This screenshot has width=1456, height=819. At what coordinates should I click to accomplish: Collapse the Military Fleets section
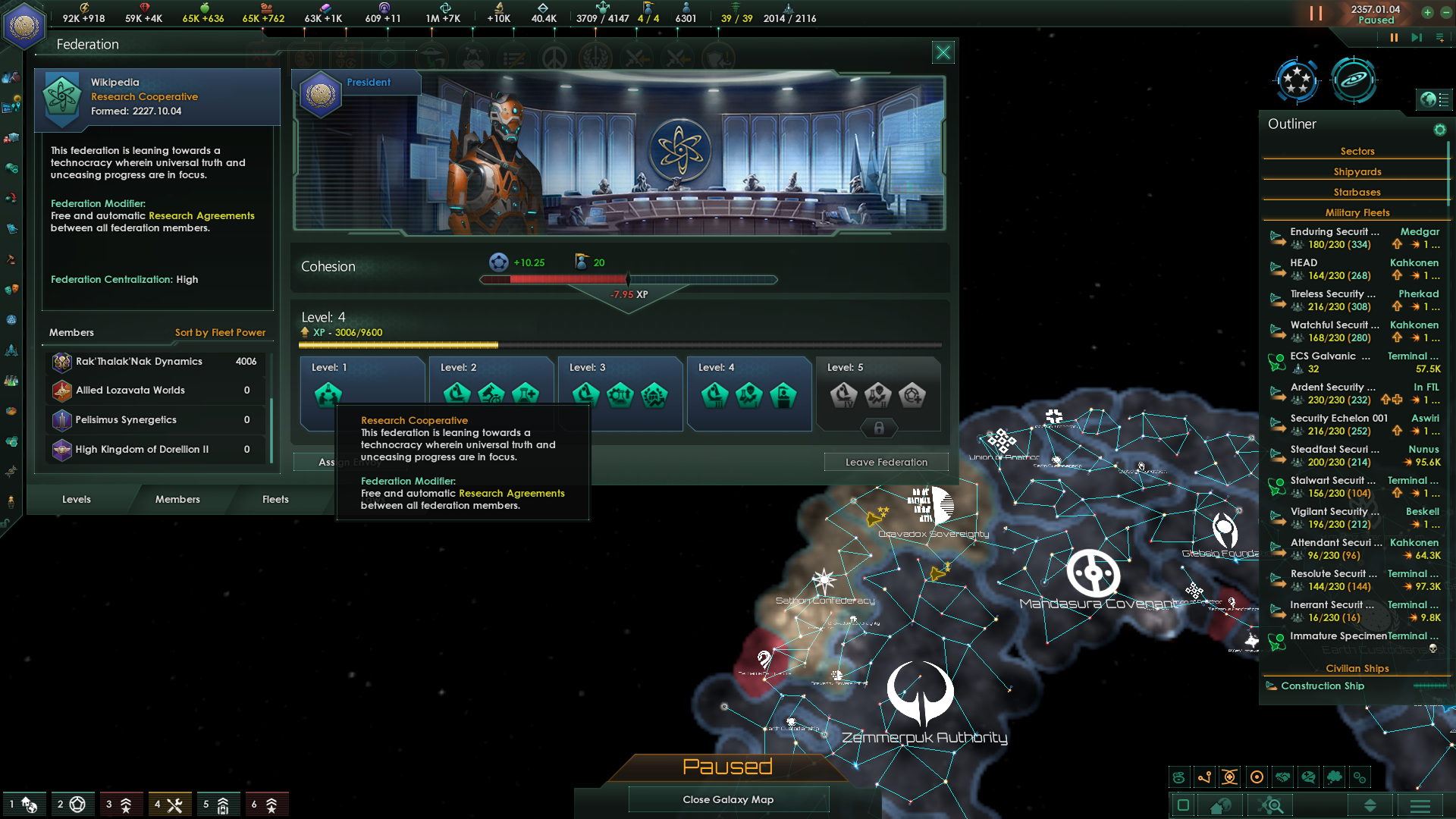[1357, 212]
